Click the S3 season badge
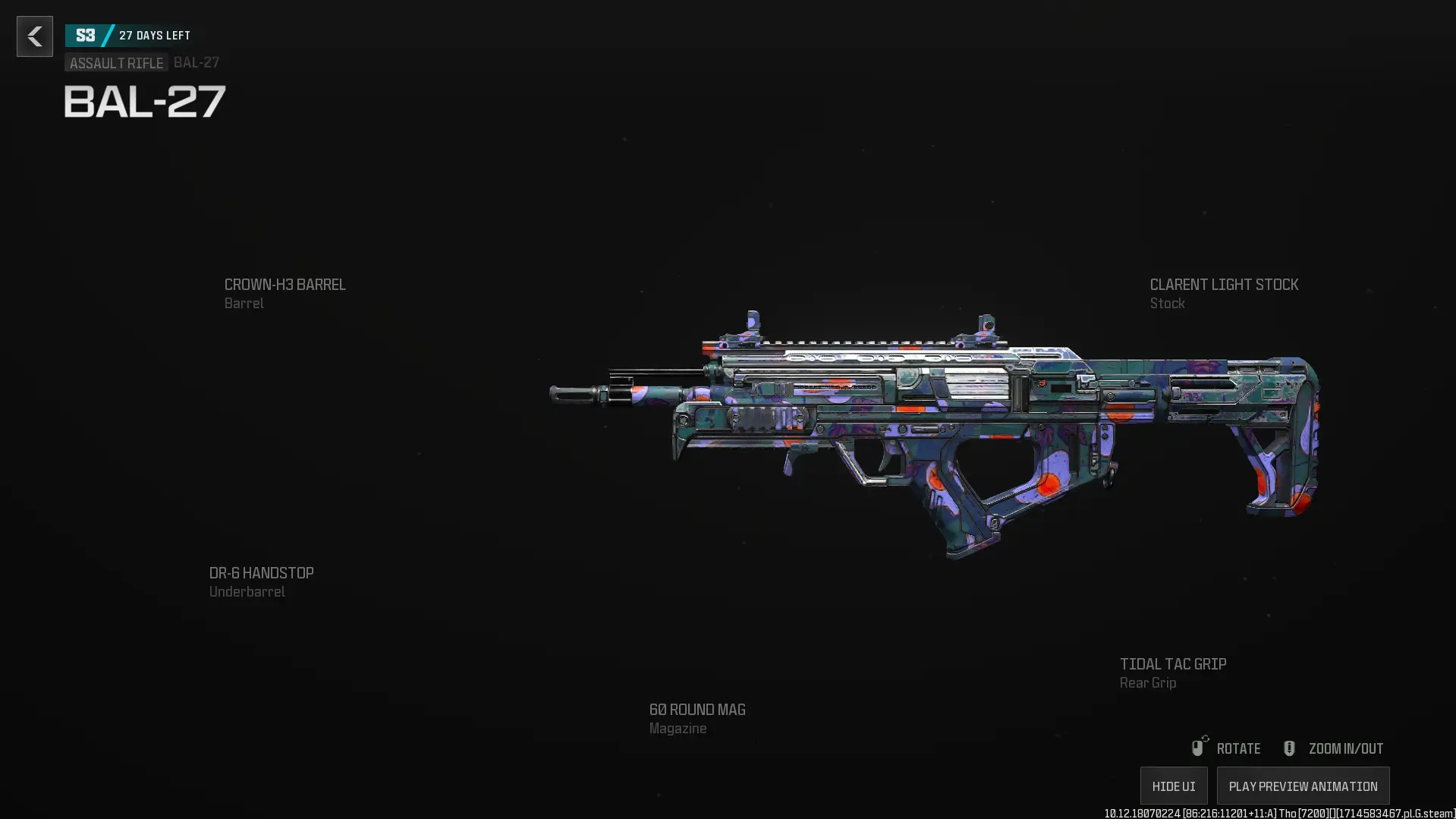 (86, 34)
